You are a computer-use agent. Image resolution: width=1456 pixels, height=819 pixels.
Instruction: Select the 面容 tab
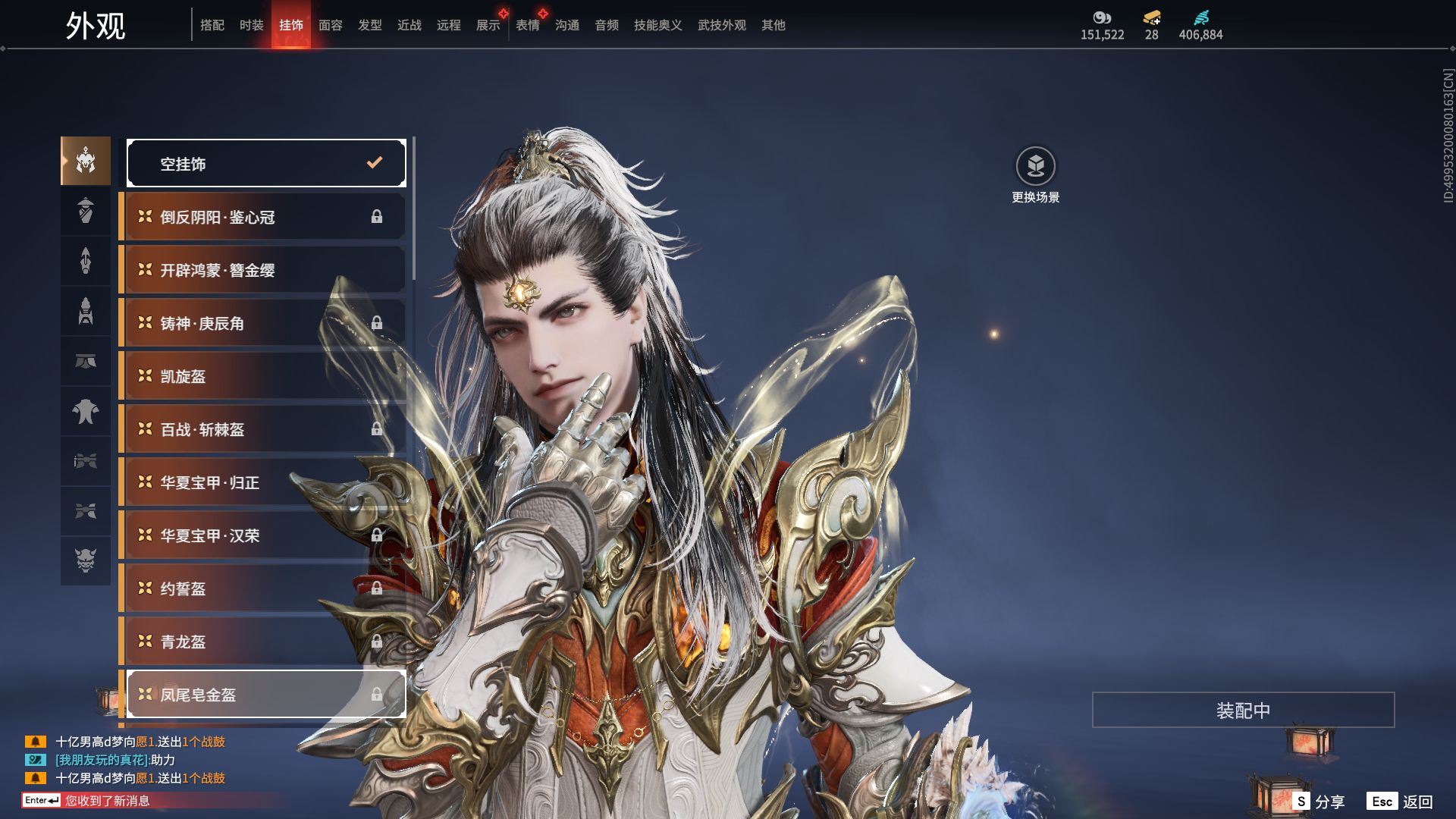[330, 25]
